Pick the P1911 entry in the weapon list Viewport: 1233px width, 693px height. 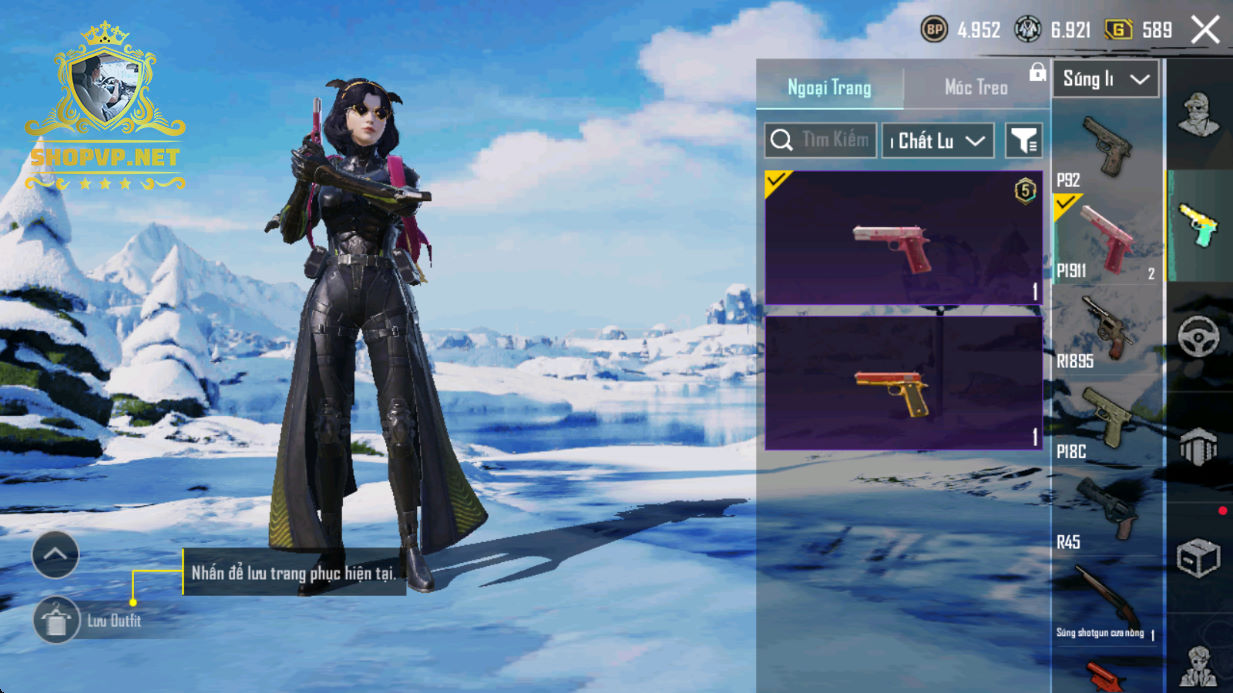click(1106, 240)
